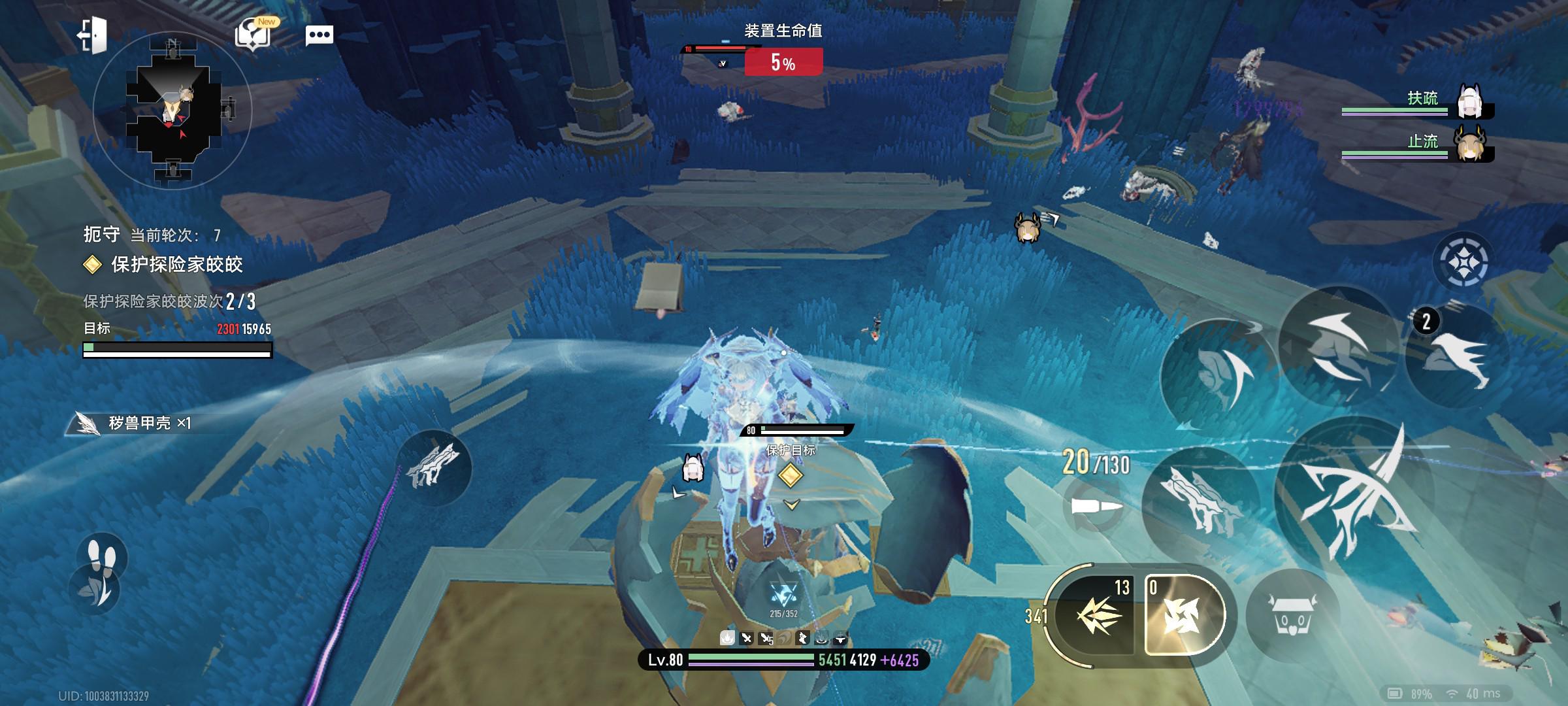The image size is (1568, 706).
Task: Tap the upward jump button
Action: pyautogui.click(x=1335, y=345)
